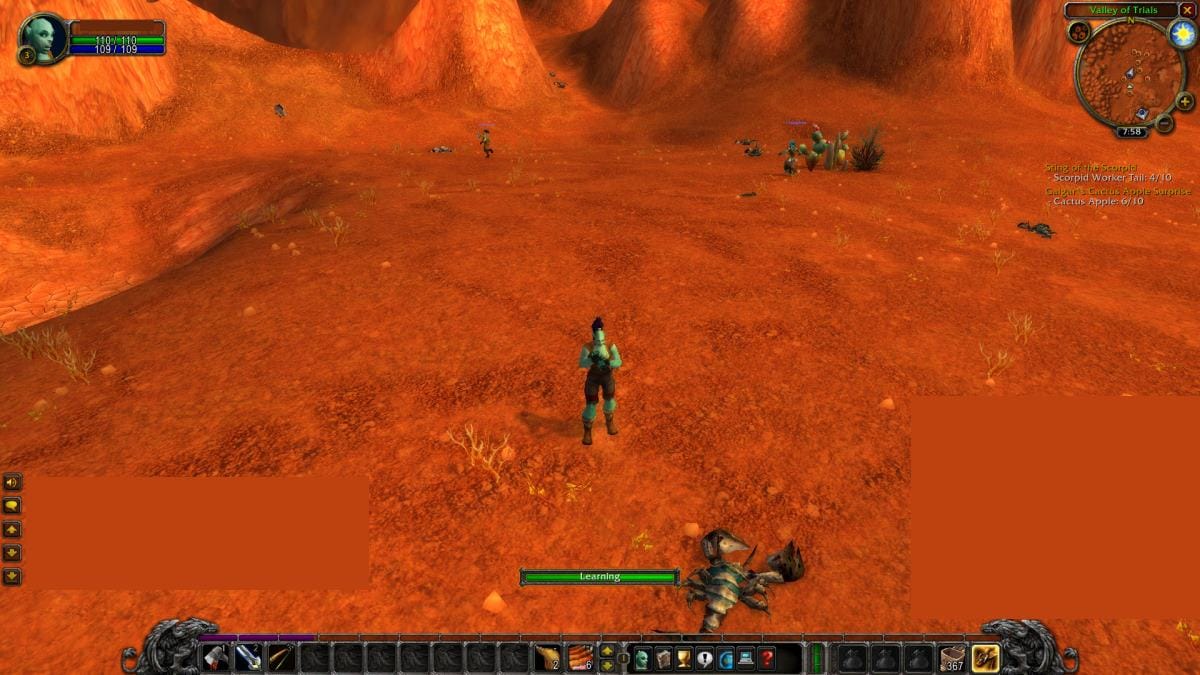Close the minimap with the X button
1200x675 pixels.
tap(1187, 10)
